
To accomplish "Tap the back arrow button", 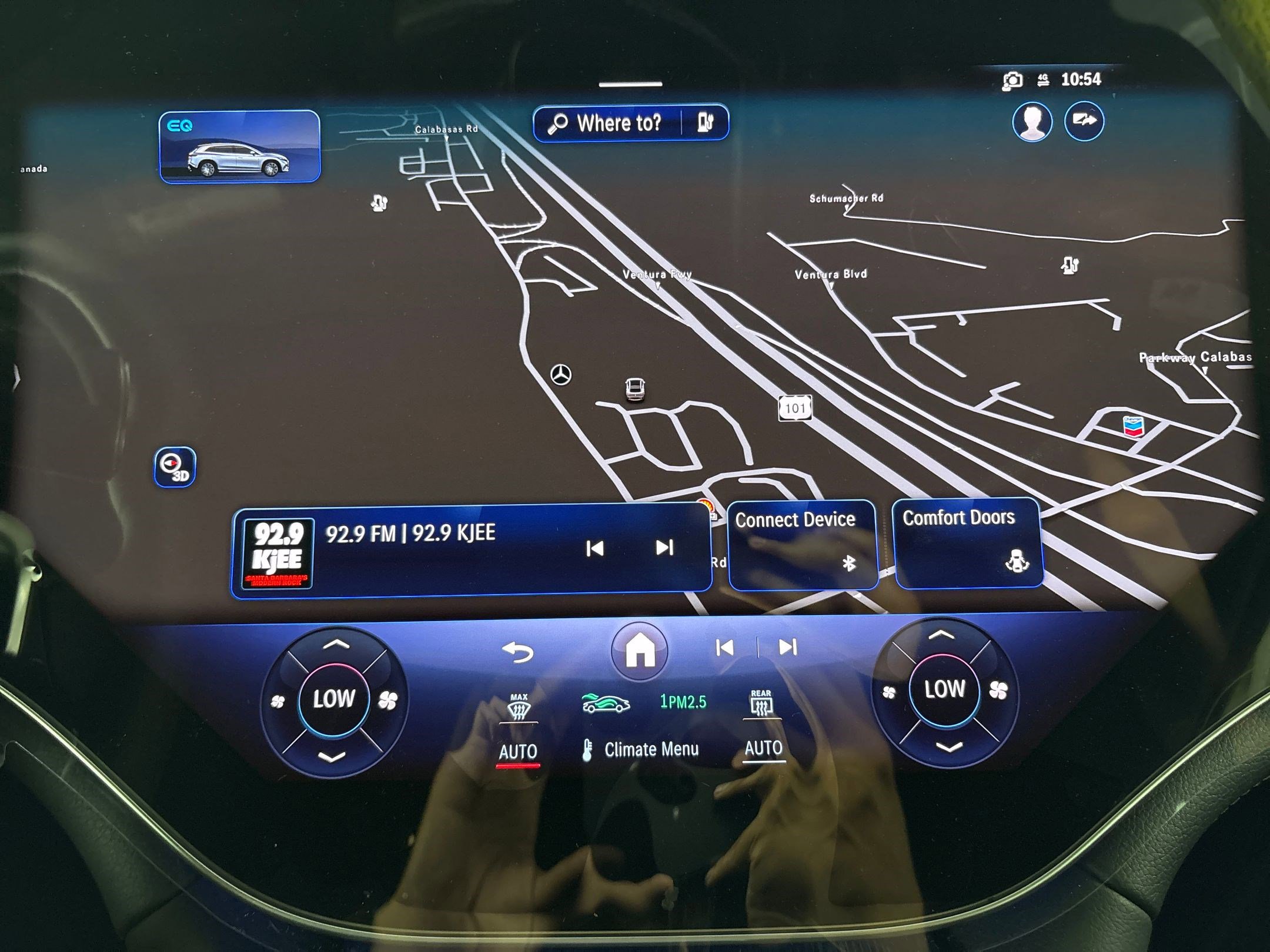I will [518, 652].
